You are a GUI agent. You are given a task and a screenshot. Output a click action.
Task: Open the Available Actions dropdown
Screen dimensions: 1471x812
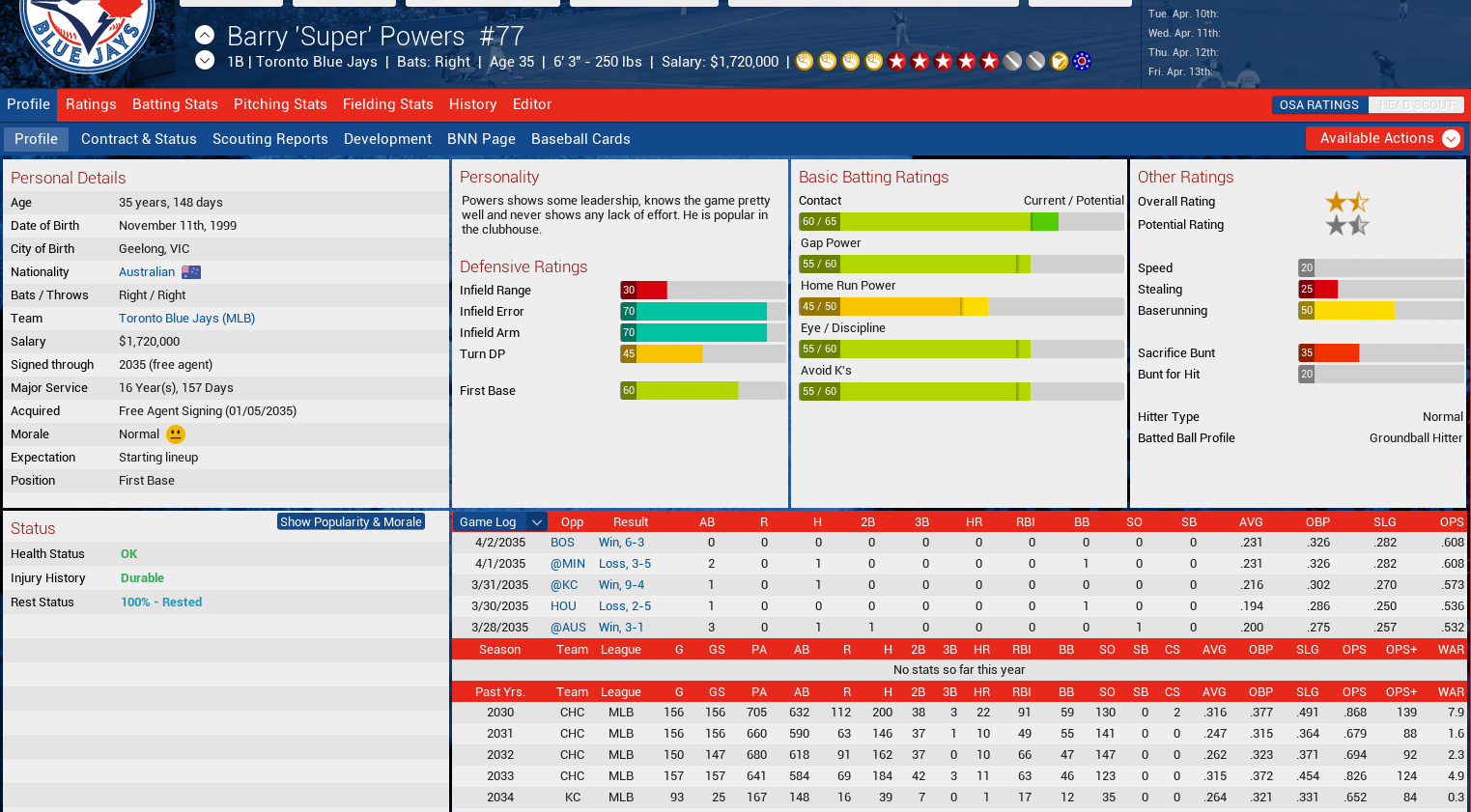(x=1384, y=138)
